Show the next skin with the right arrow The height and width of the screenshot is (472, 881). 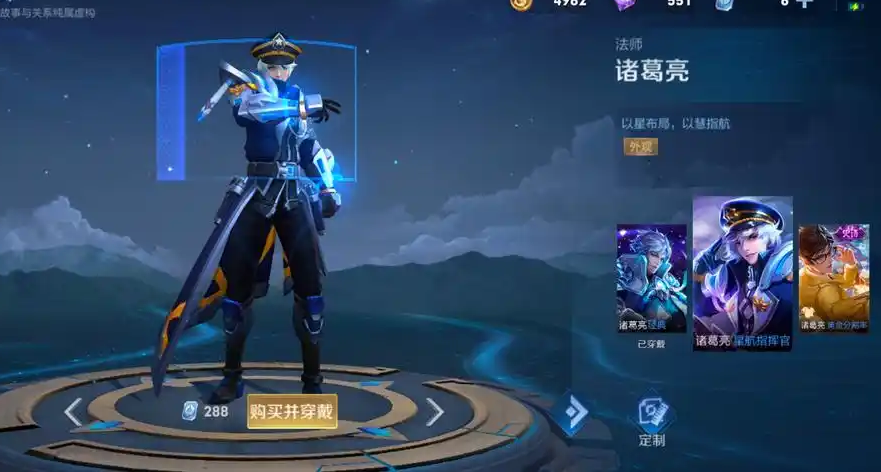[434, 411]
